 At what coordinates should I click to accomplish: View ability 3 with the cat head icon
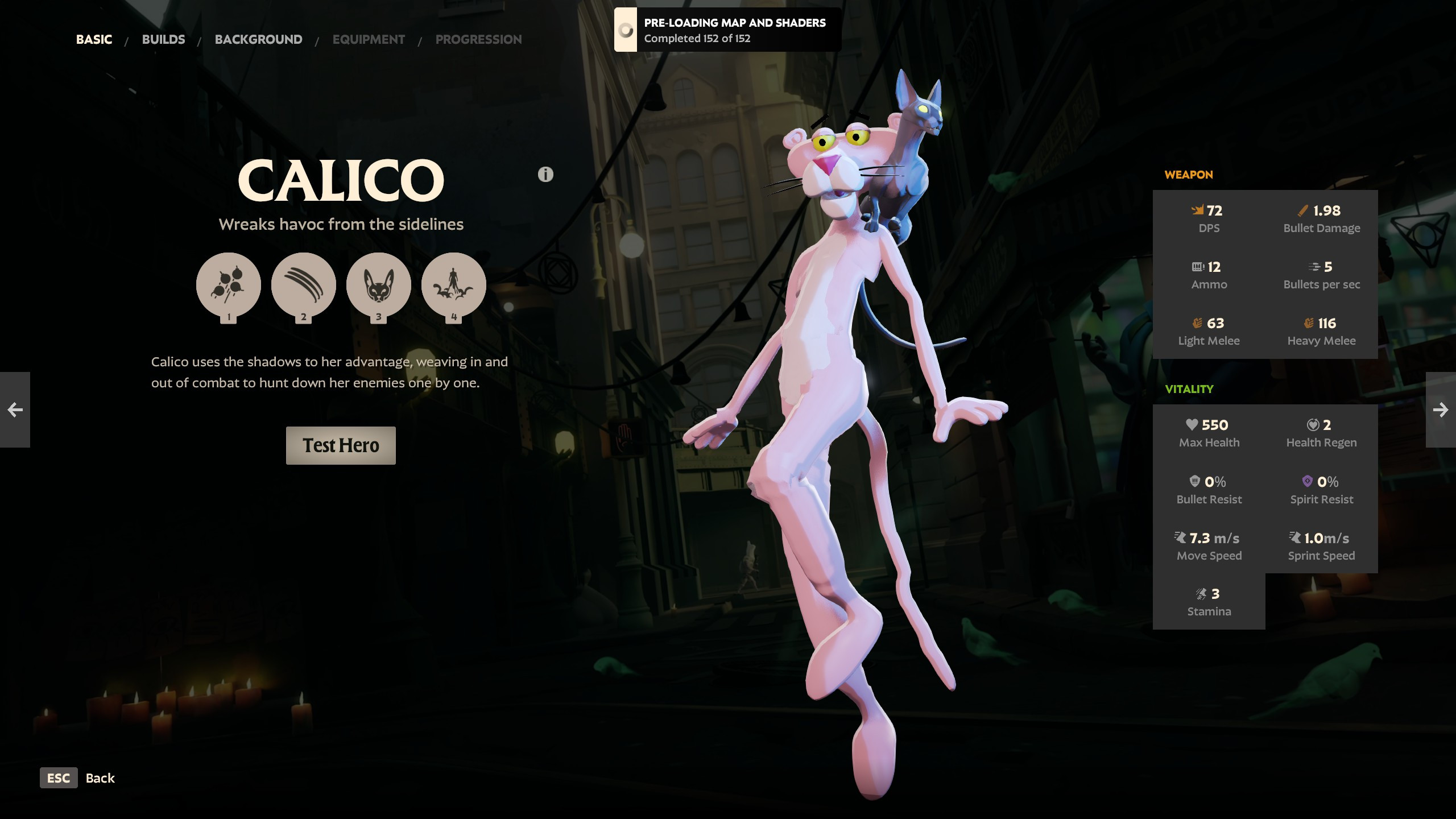(x=379, y=285)
